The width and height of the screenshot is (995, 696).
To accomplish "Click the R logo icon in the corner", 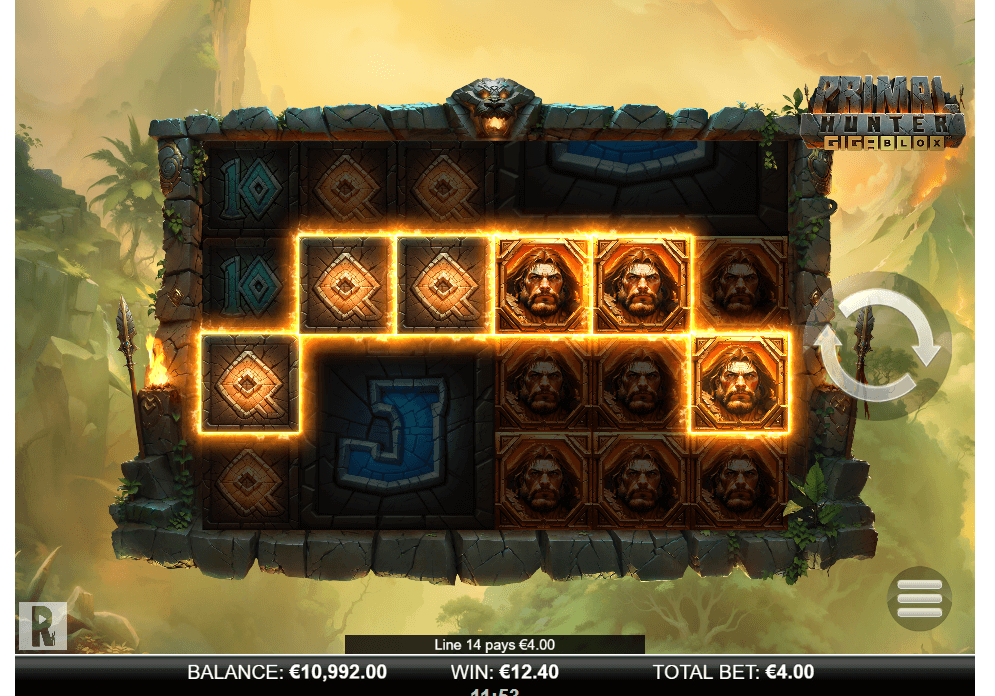I will pyautogui.click(x=42, y=625).
